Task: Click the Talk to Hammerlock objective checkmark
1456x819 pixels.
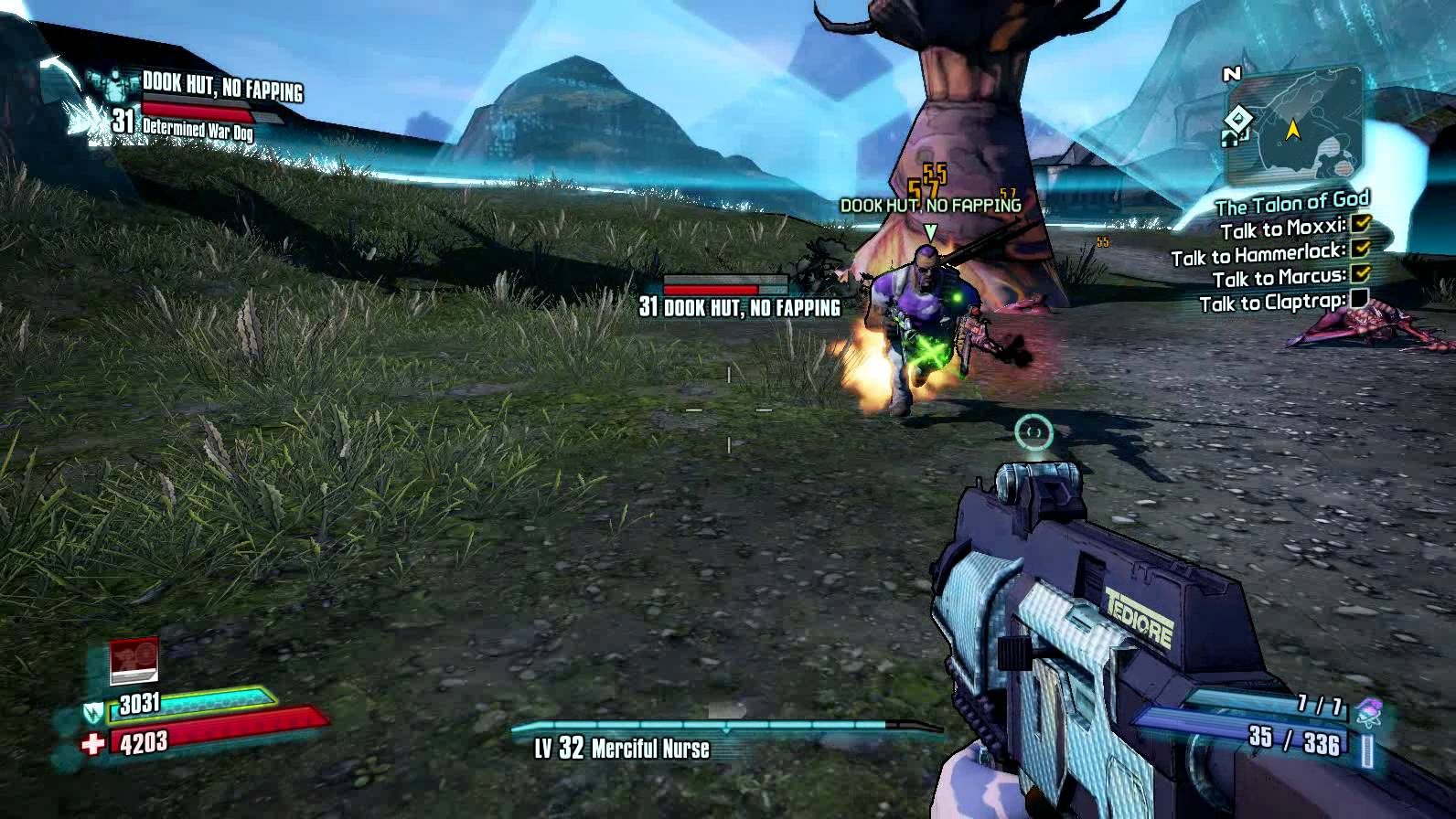Action: point(1361,248)
